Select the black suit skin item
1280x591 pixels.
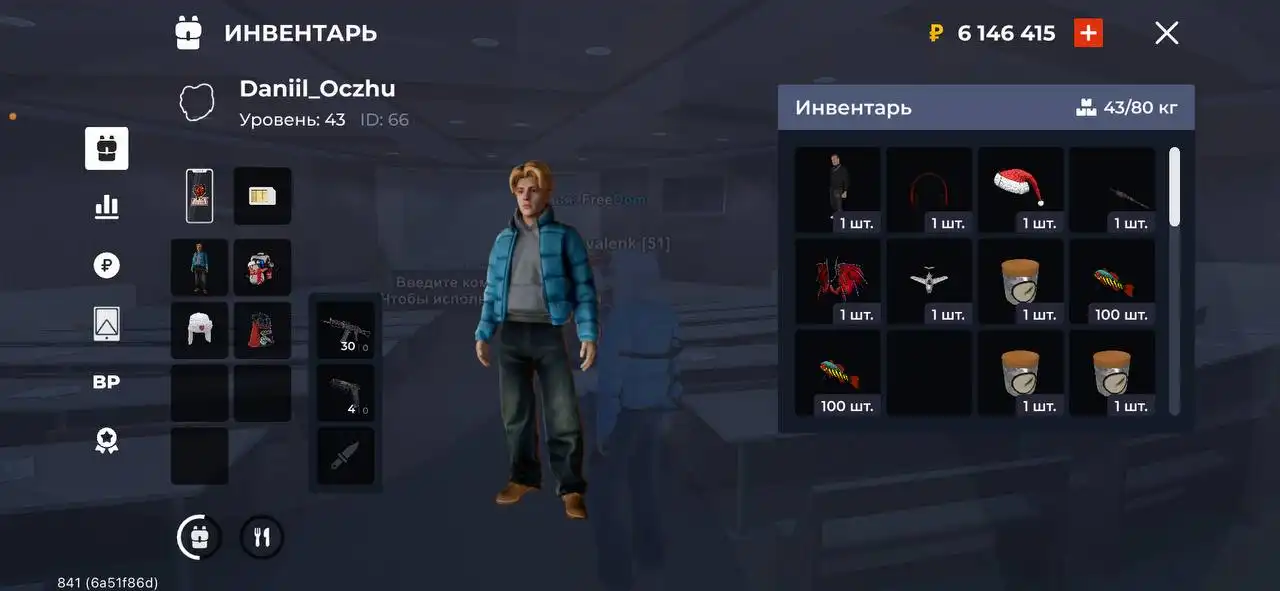click(838, 190)
